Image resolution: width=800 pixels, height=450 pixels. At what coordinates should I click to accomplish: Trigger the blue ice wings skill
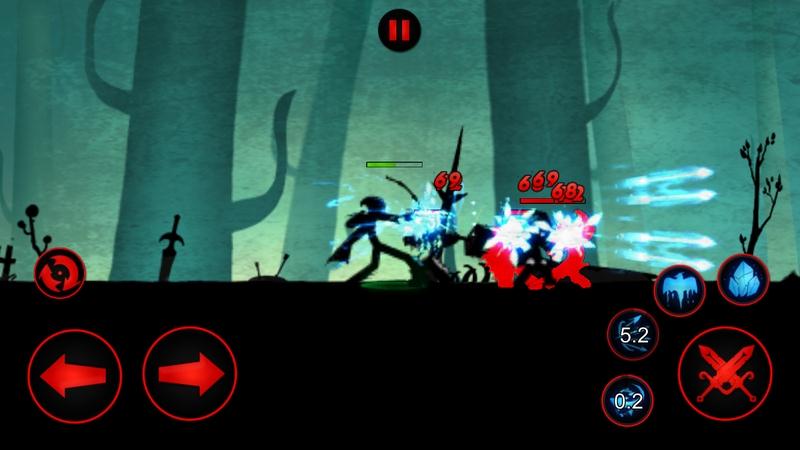click(x=680, y=291)
